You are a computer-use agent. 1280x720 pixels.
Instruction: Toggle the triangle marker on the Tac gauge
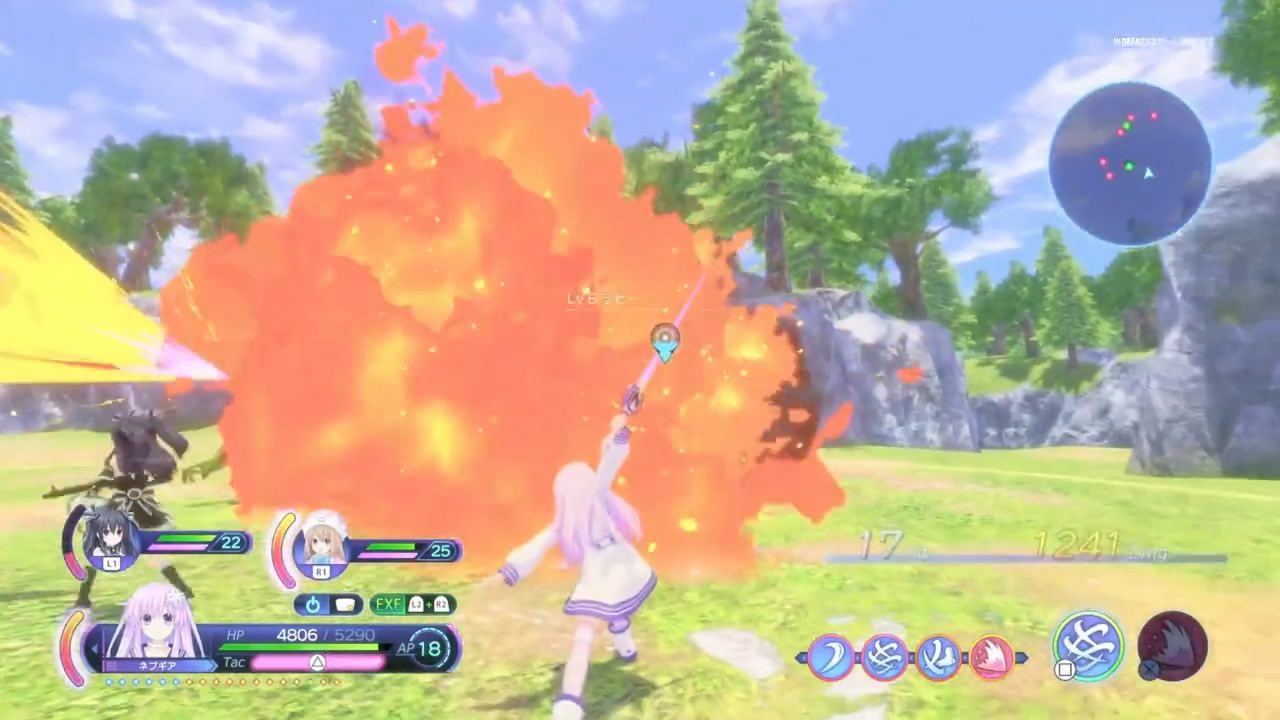pos(317,662)
